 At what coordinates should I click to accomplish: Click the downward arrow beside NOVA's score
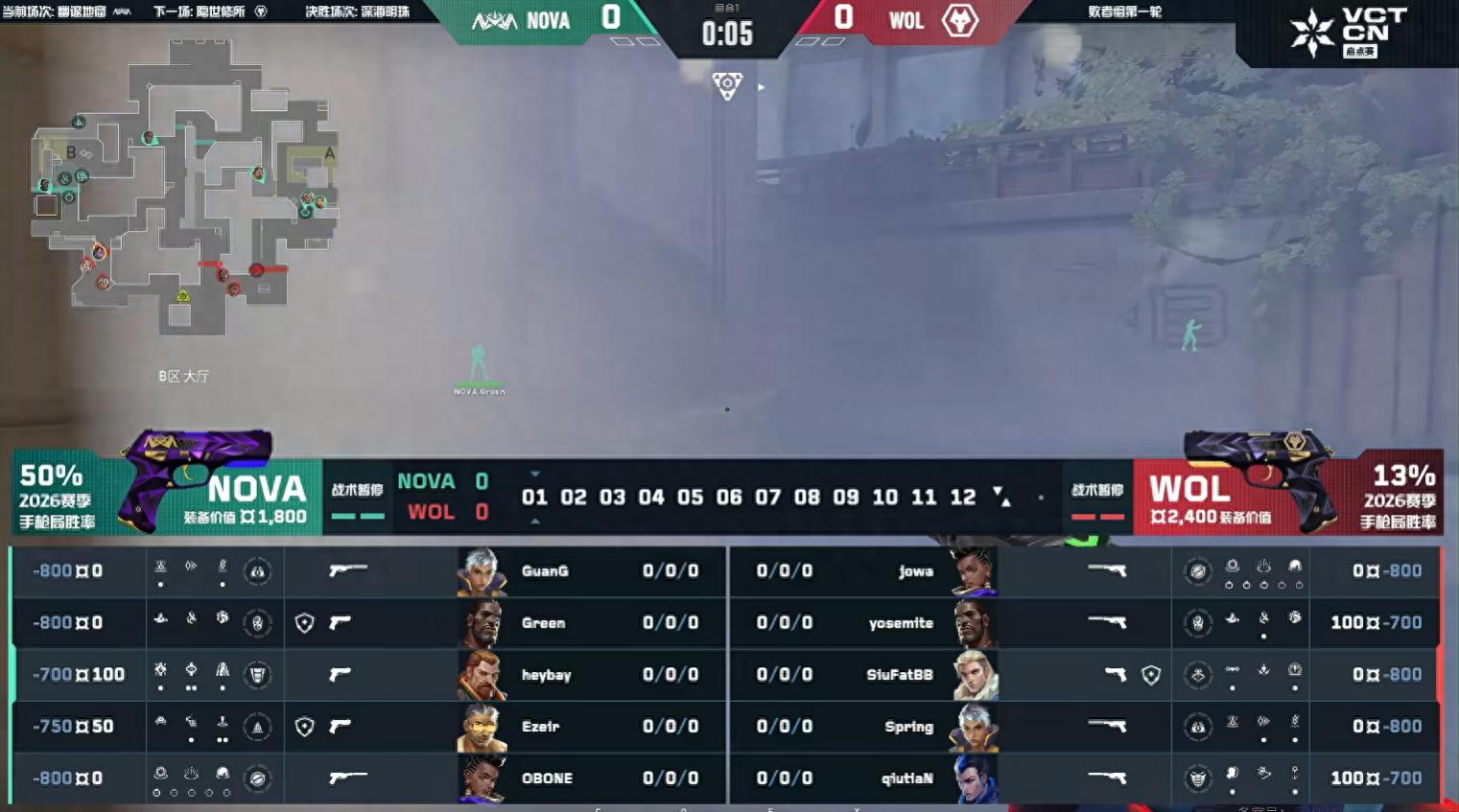533,473
